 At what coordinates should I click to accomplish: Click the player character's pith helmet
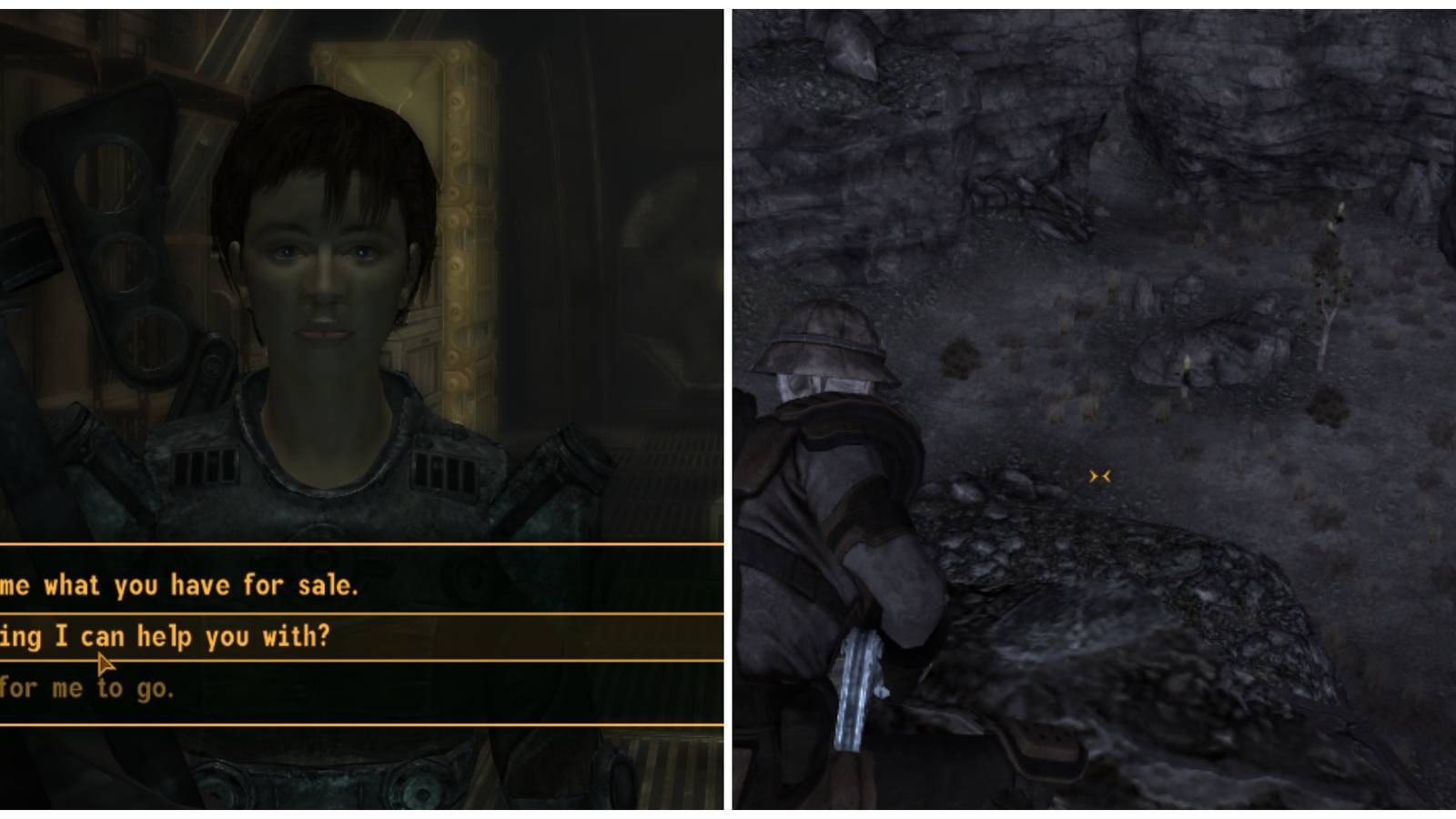[x=824, y=346]
